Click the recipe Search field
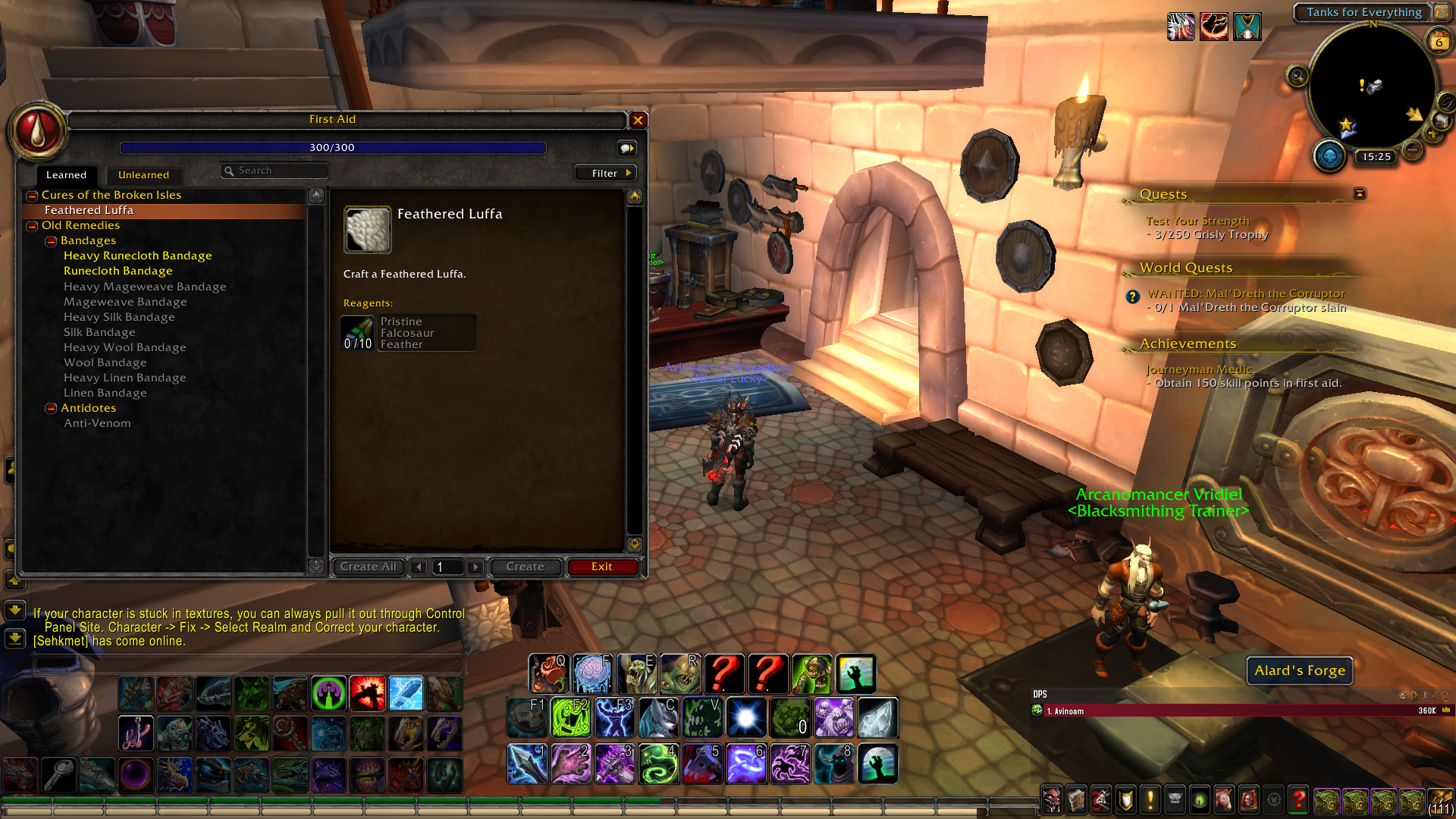Screen dimensions: 1456x819 (x=277, y=171)
